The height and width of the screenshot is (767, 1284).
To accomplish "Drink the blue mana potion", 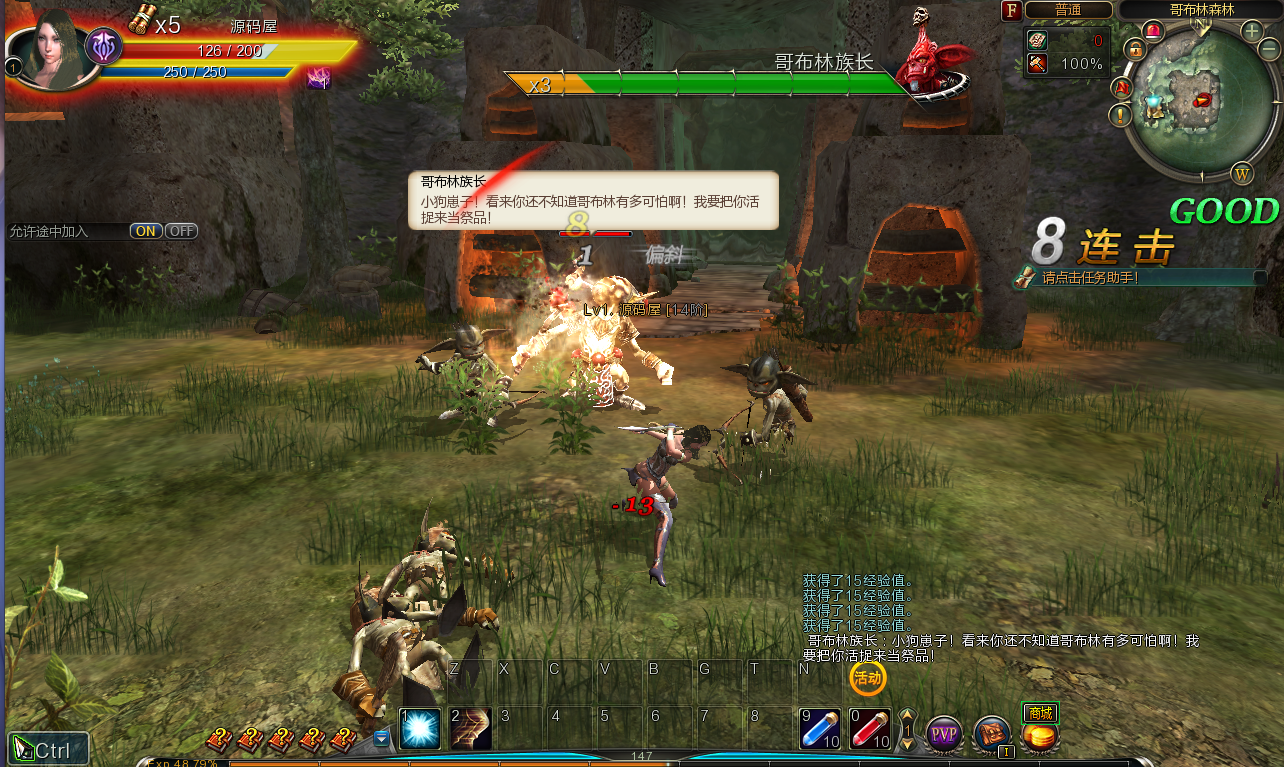I will (x=820, y=729).
